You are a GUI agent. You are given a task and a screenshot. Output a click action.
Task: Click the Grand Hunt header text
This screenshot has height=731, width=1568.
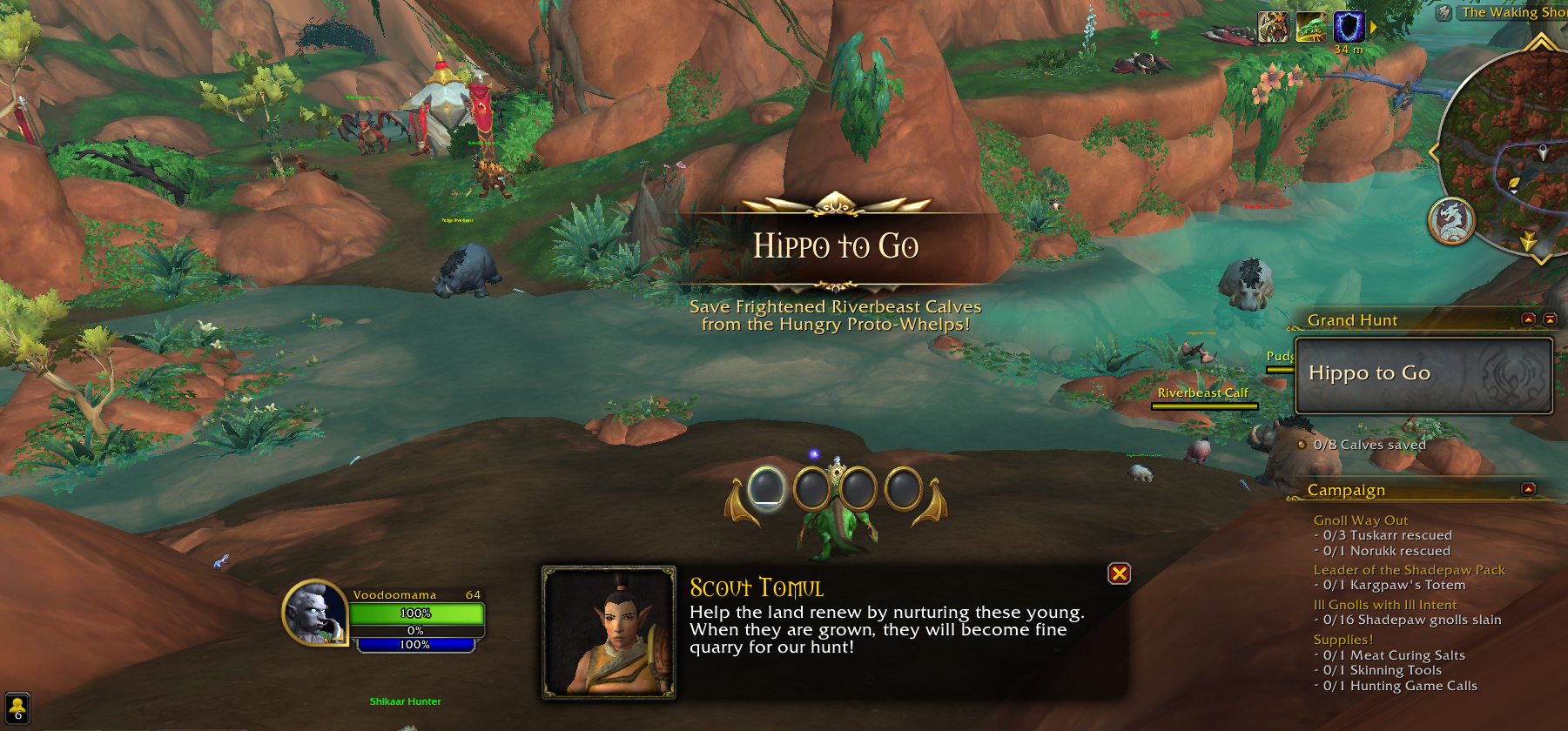click(1353, 320)
